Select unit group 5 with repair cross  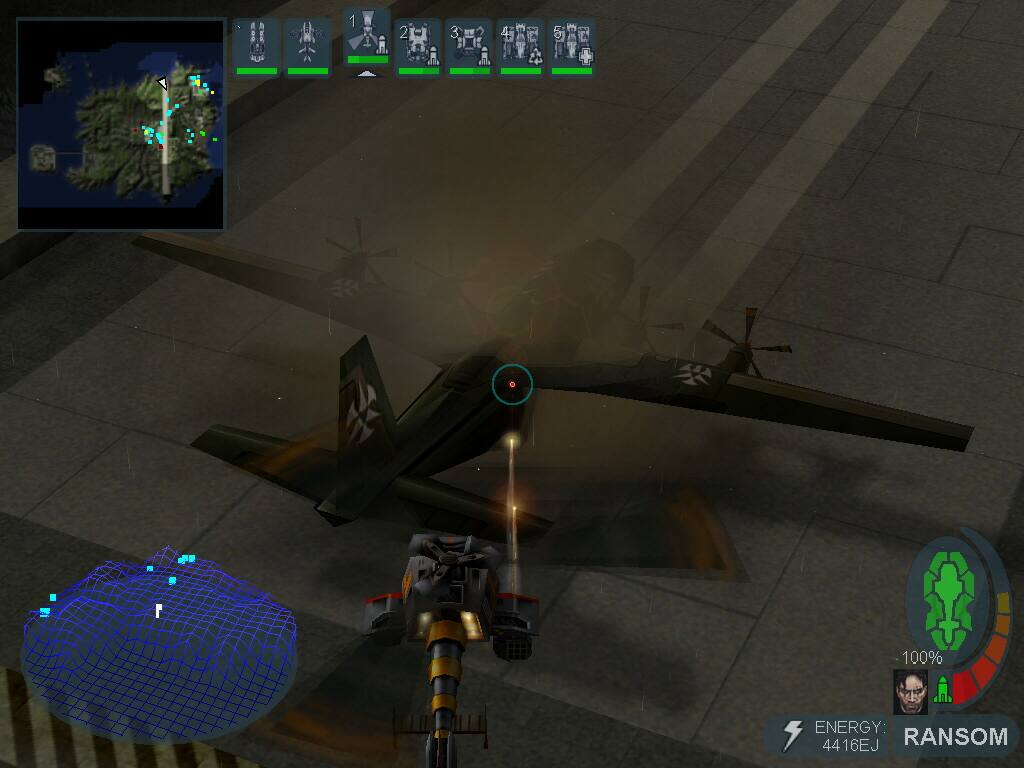tap(572, 44)
